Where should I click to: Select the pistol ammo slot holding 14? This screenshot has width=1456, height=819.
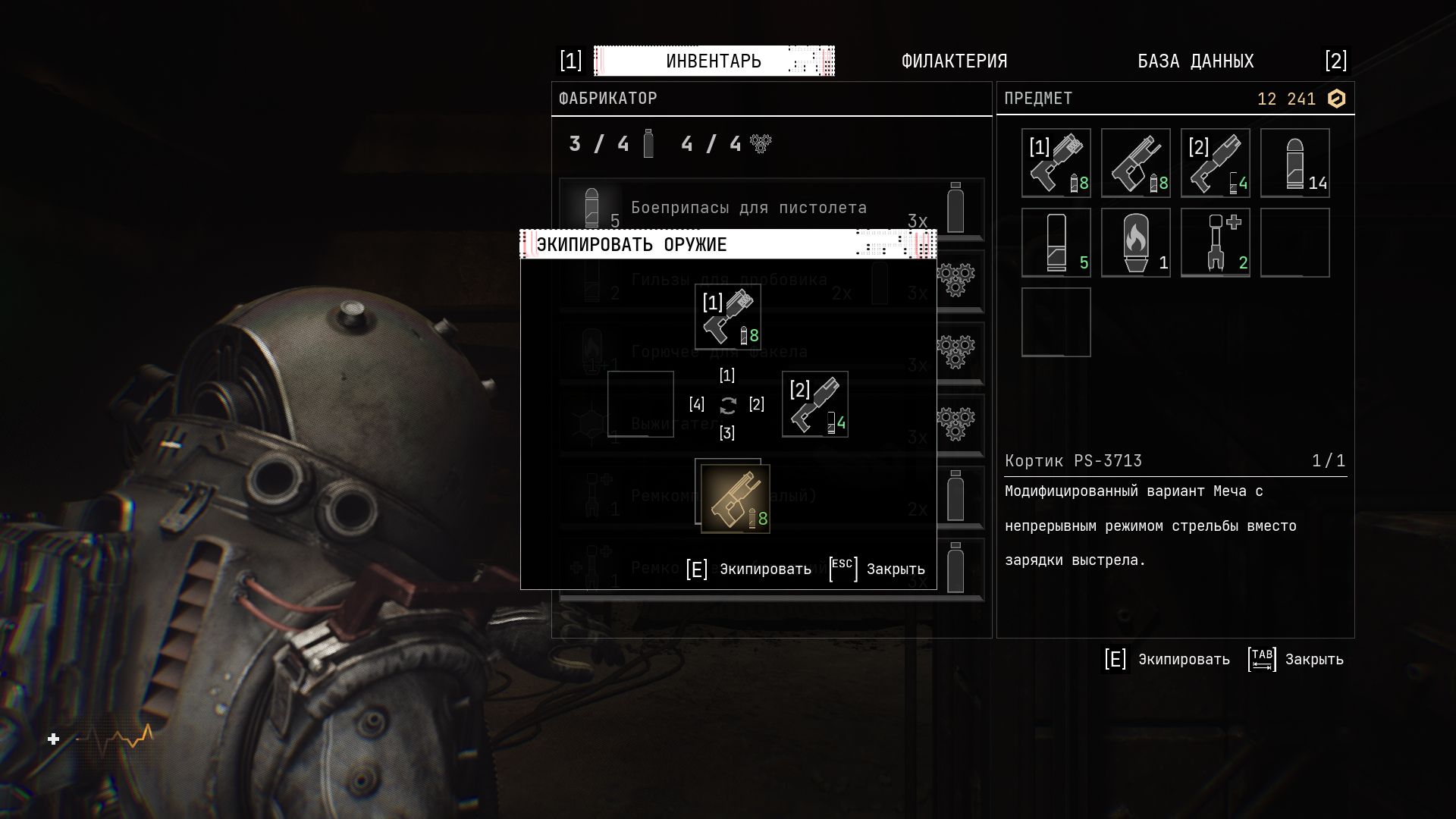(1294, 163)
